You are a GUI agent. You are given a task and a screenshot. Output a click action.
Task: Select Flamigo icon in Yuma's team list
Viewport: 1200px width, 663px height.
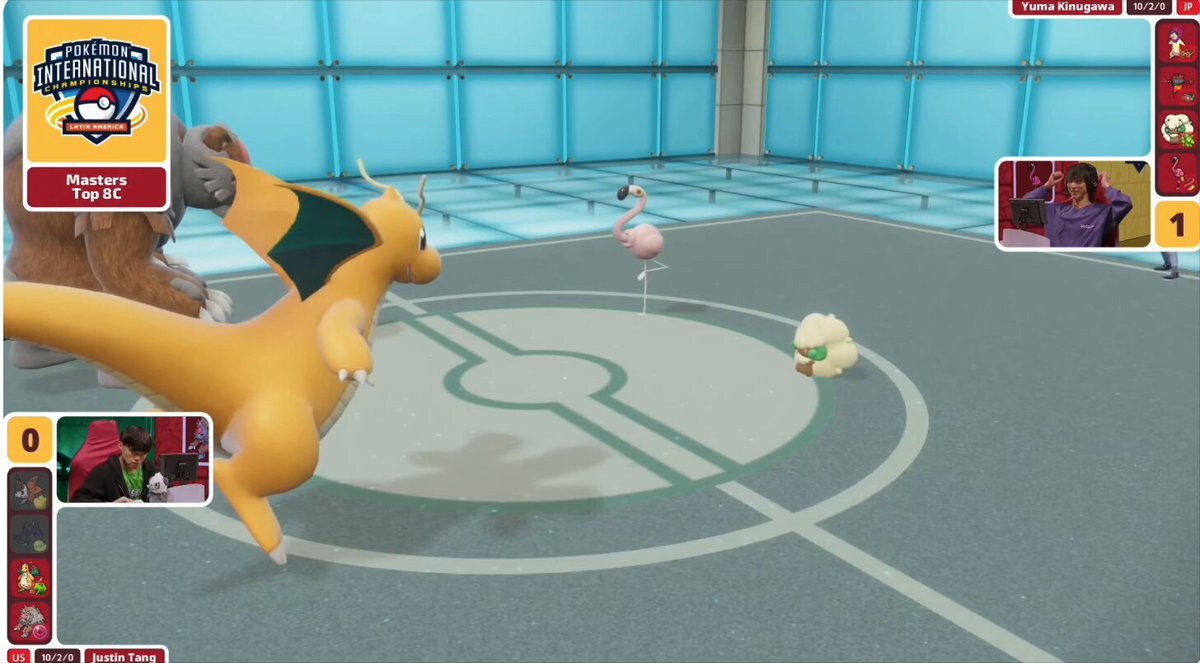coord(1177,173)
